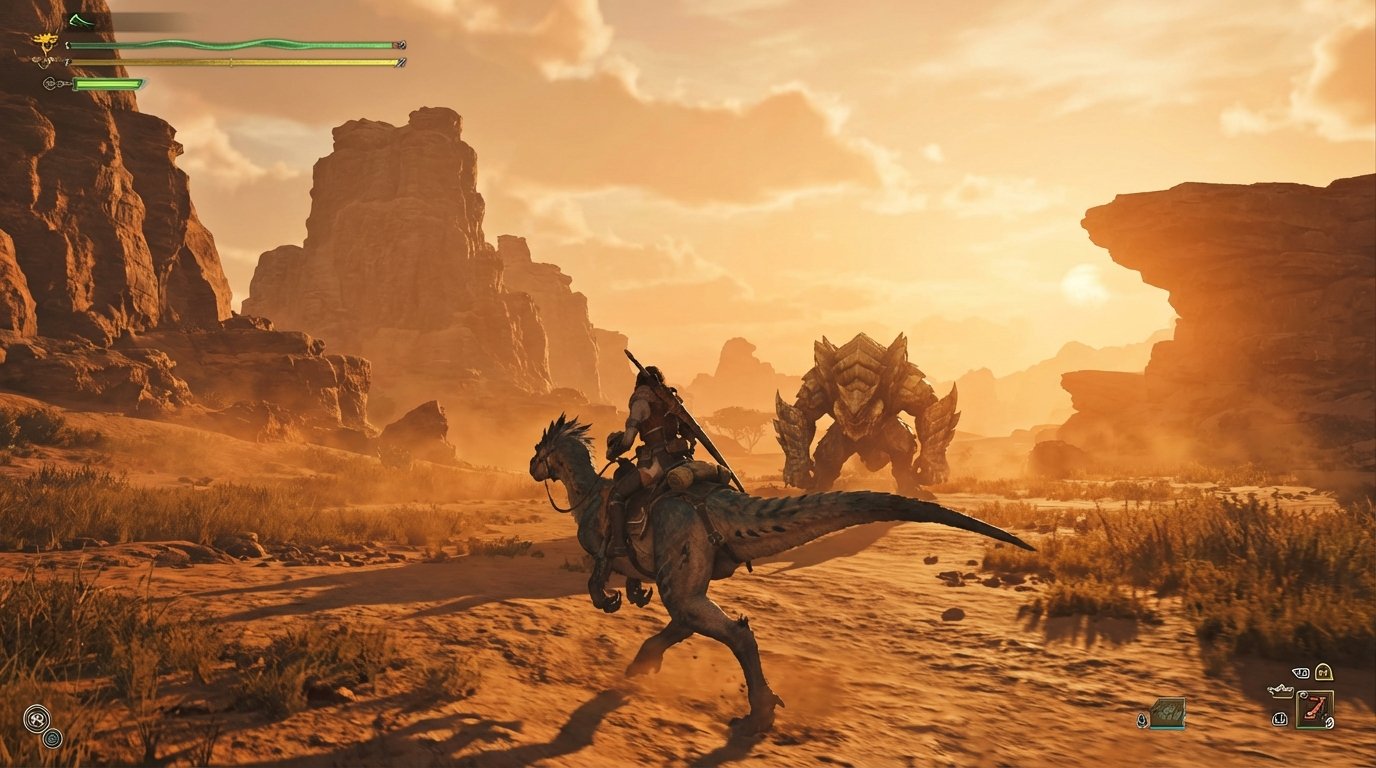
Task: Select the sharpness meter segment in the HUD
Action: point(107,84)
